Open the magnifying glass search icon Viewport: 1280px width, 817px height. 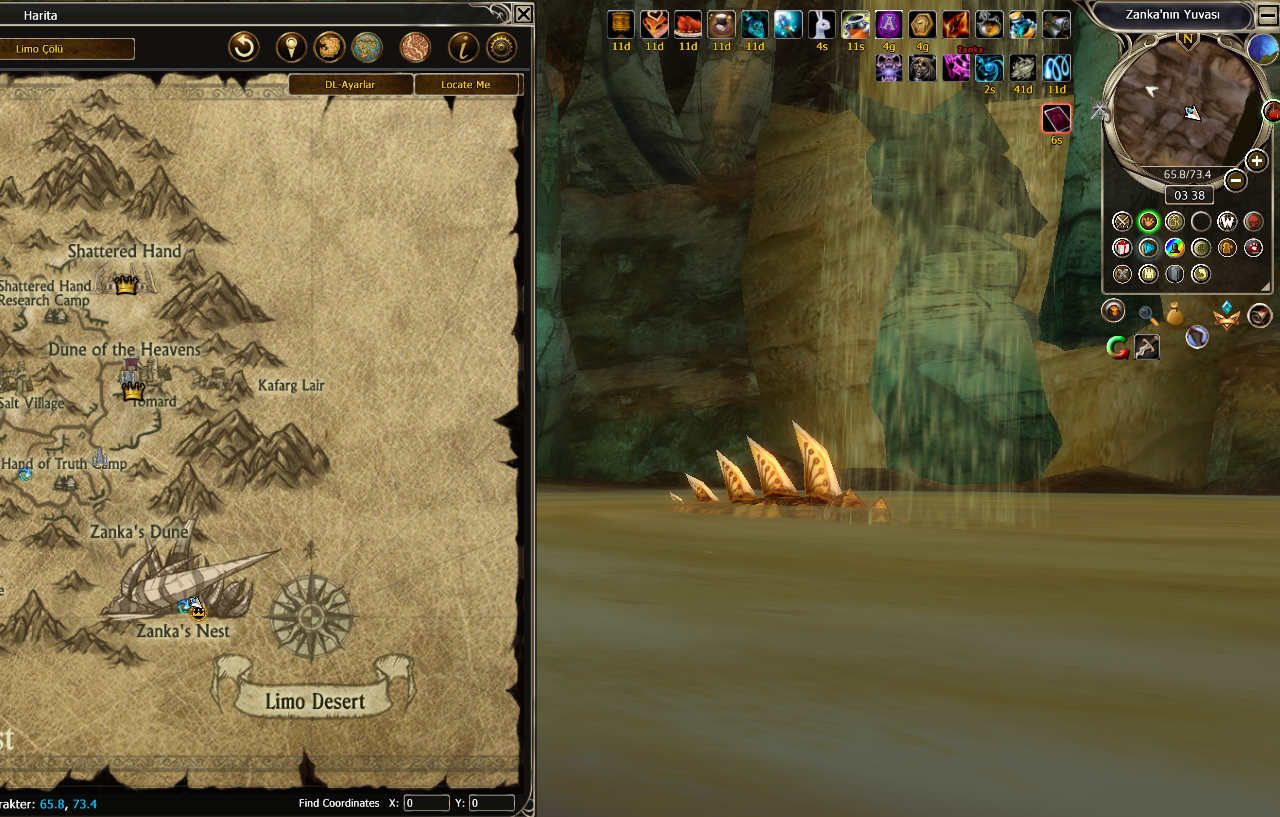tap(1148, 316)
